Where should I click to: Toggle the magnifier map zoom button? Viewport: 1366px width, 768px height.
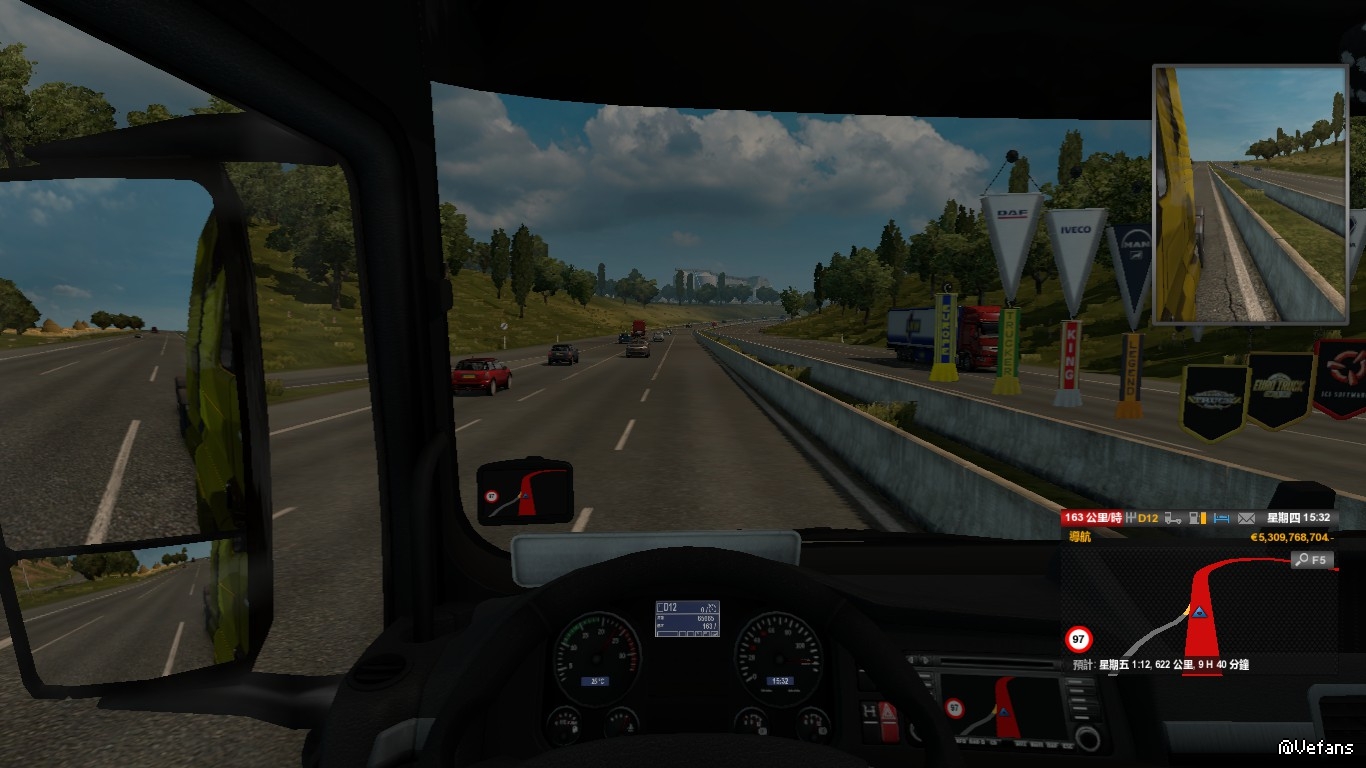(x=1313, y=560)
